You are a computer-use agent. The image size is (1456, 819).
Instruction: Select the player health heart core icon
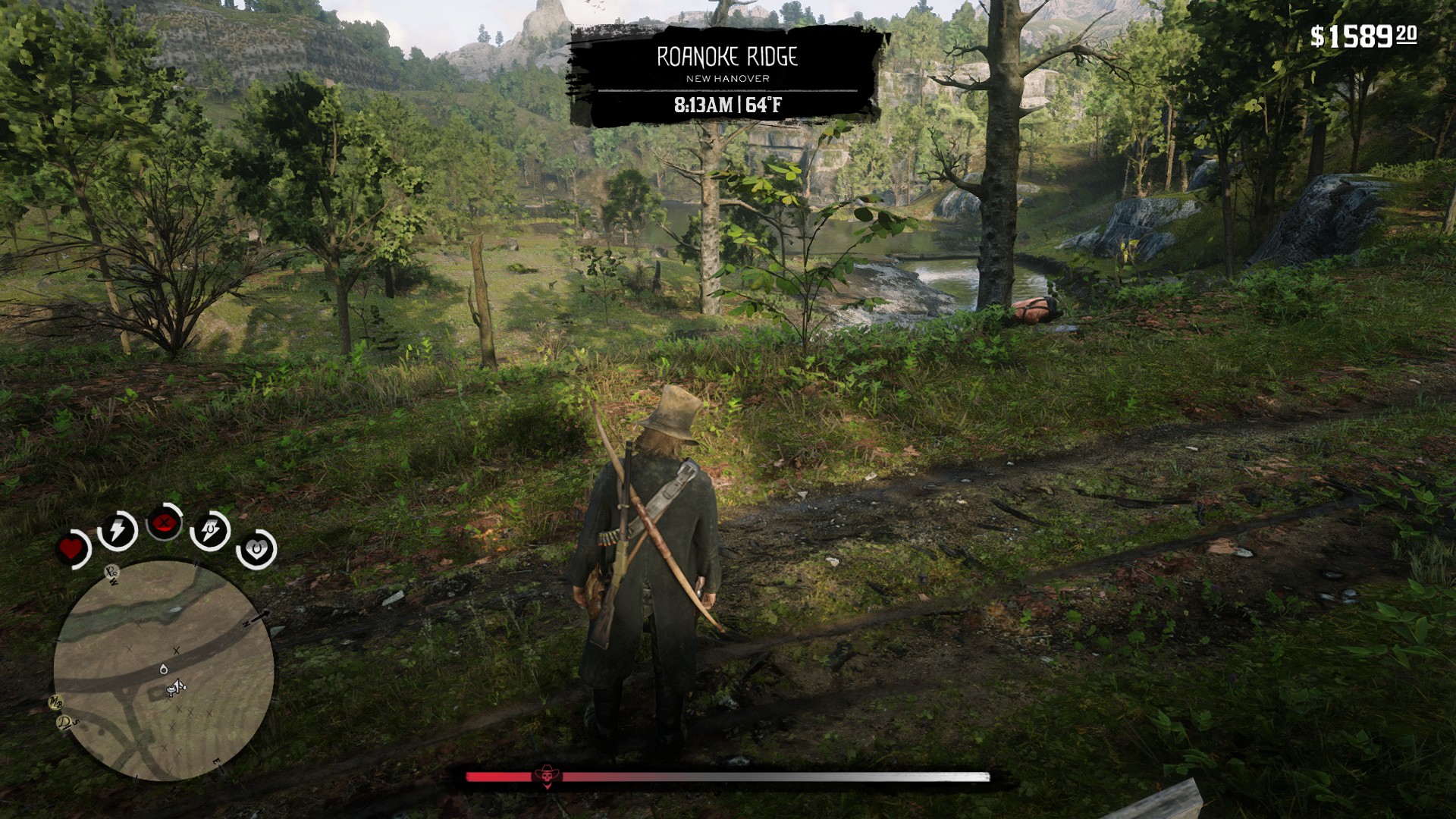coord(71,548)
